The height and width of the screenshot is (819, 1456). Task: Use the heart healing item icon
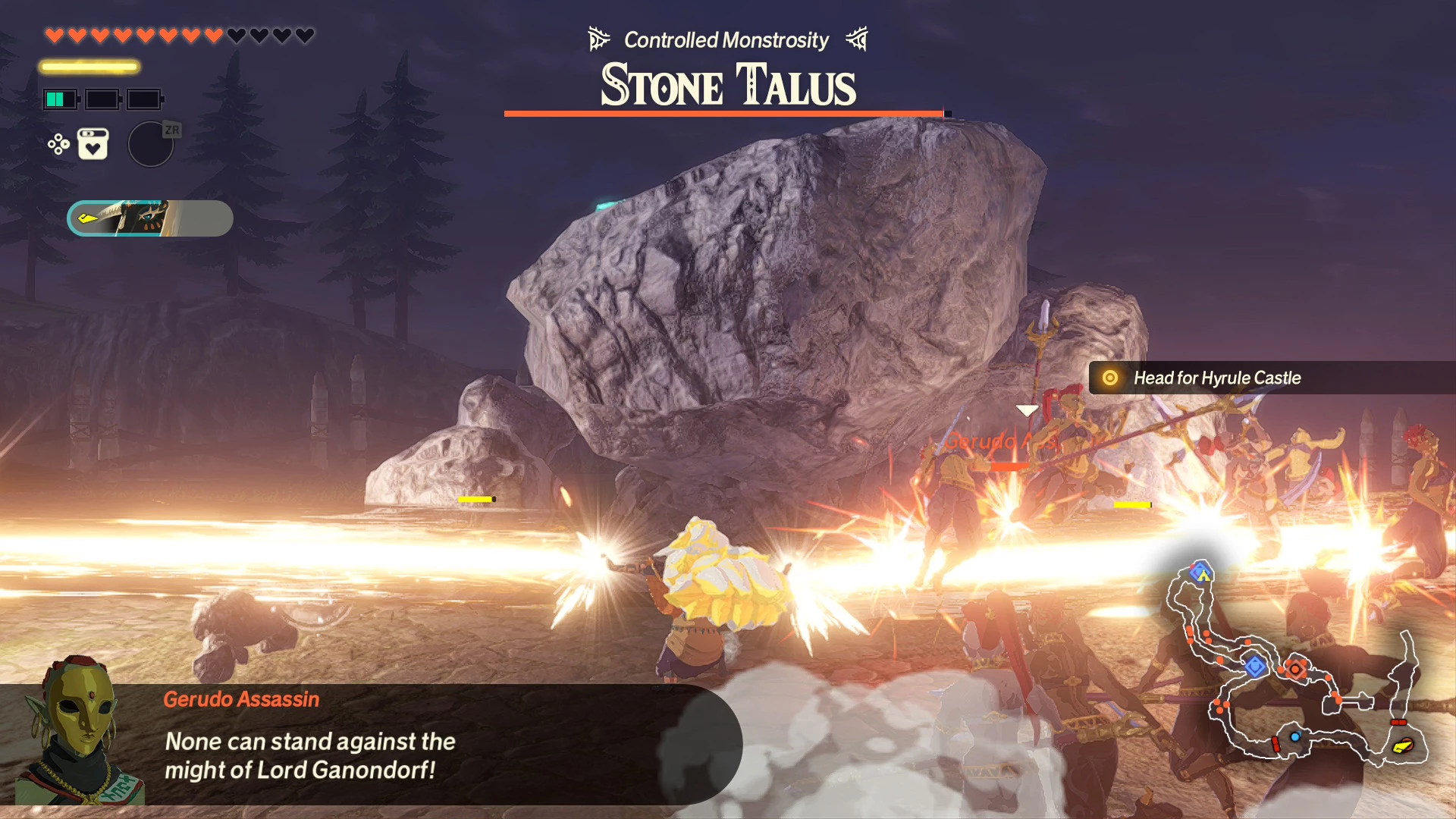(93, 144)
